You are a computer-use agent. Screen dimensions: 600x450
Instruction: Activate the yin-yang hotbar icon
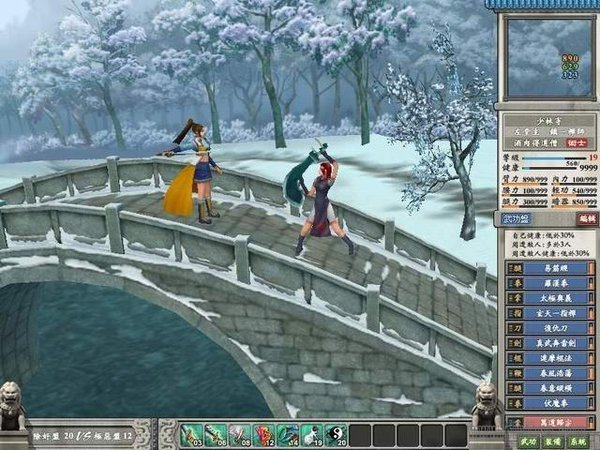(x=335, y=435)
